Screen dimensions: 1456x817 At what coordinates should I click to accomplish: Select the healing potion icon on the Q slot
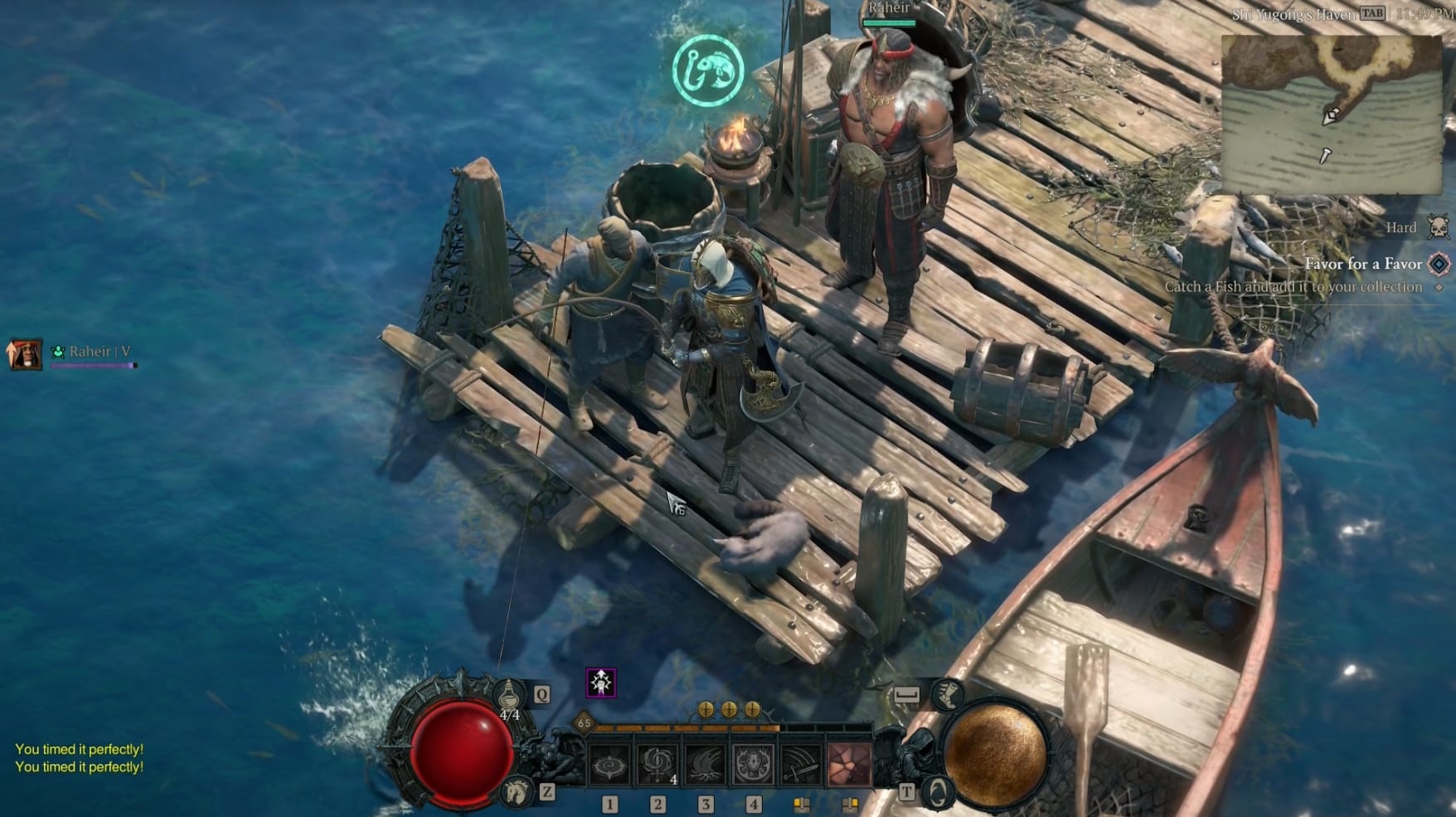tap(509, 692)
